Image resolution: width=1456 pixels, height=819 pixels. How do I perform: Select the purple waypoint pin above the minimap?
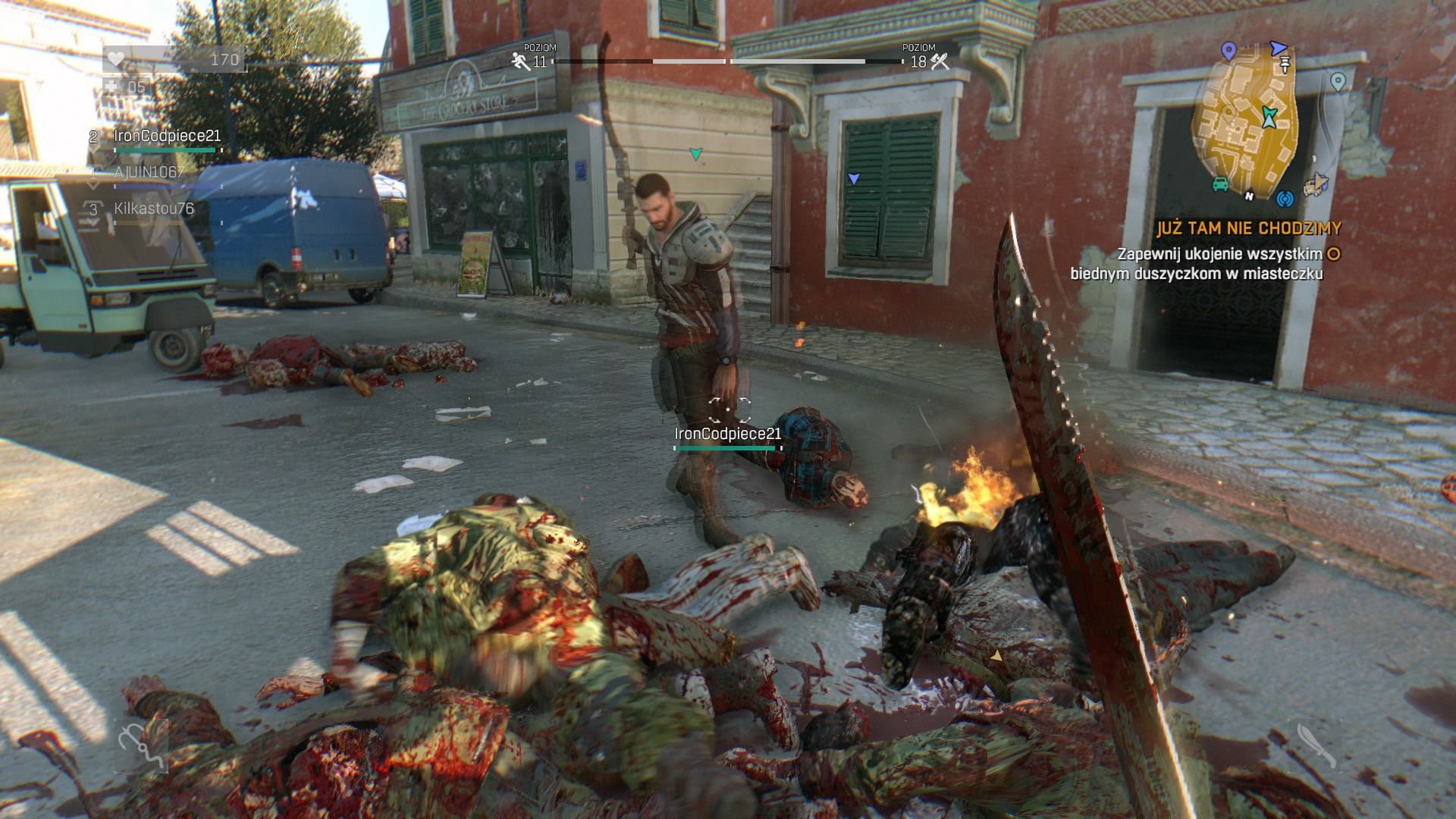1228,50
